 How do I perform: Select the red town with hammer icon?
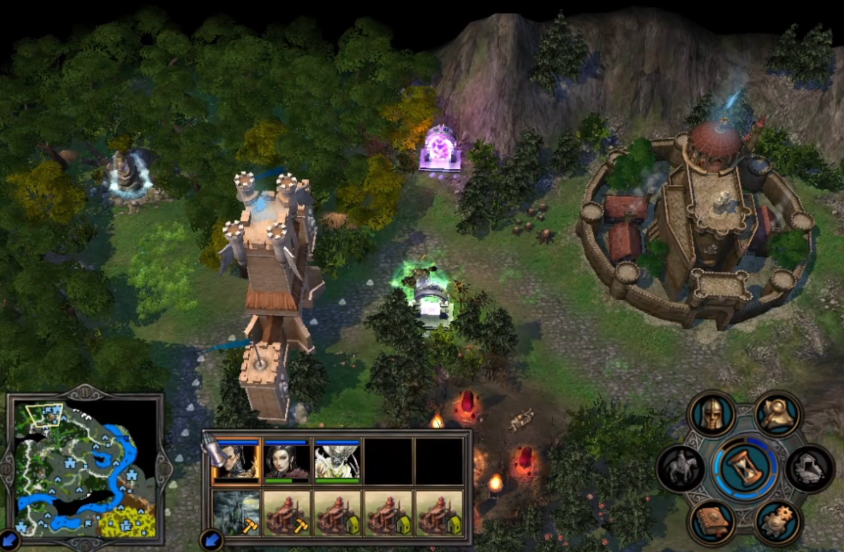(286, 512)
